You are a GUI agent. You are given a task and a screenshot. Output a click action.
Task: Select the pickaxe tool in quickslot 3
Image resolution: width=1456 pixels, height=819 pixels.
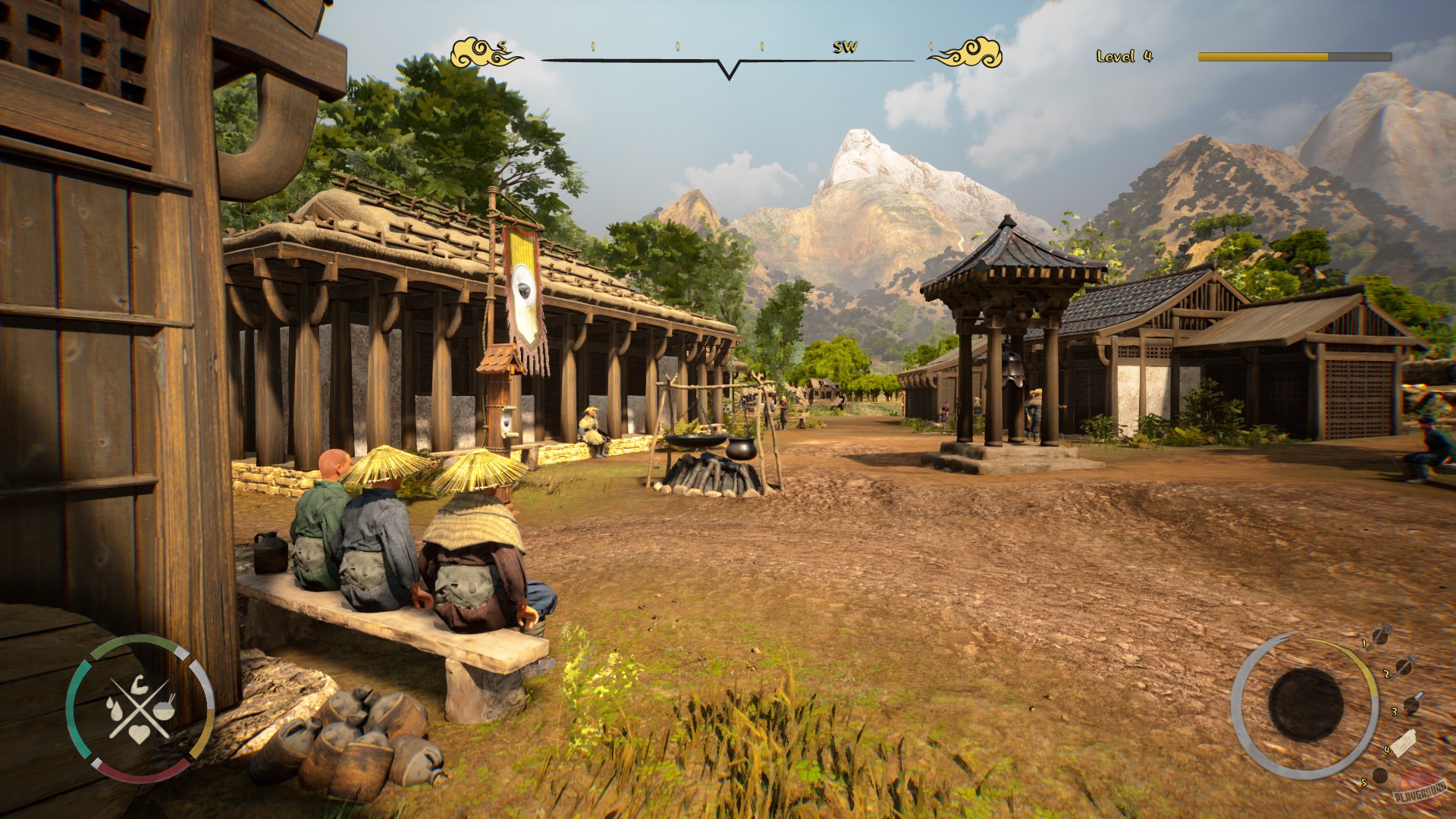tap(1412, 705)
